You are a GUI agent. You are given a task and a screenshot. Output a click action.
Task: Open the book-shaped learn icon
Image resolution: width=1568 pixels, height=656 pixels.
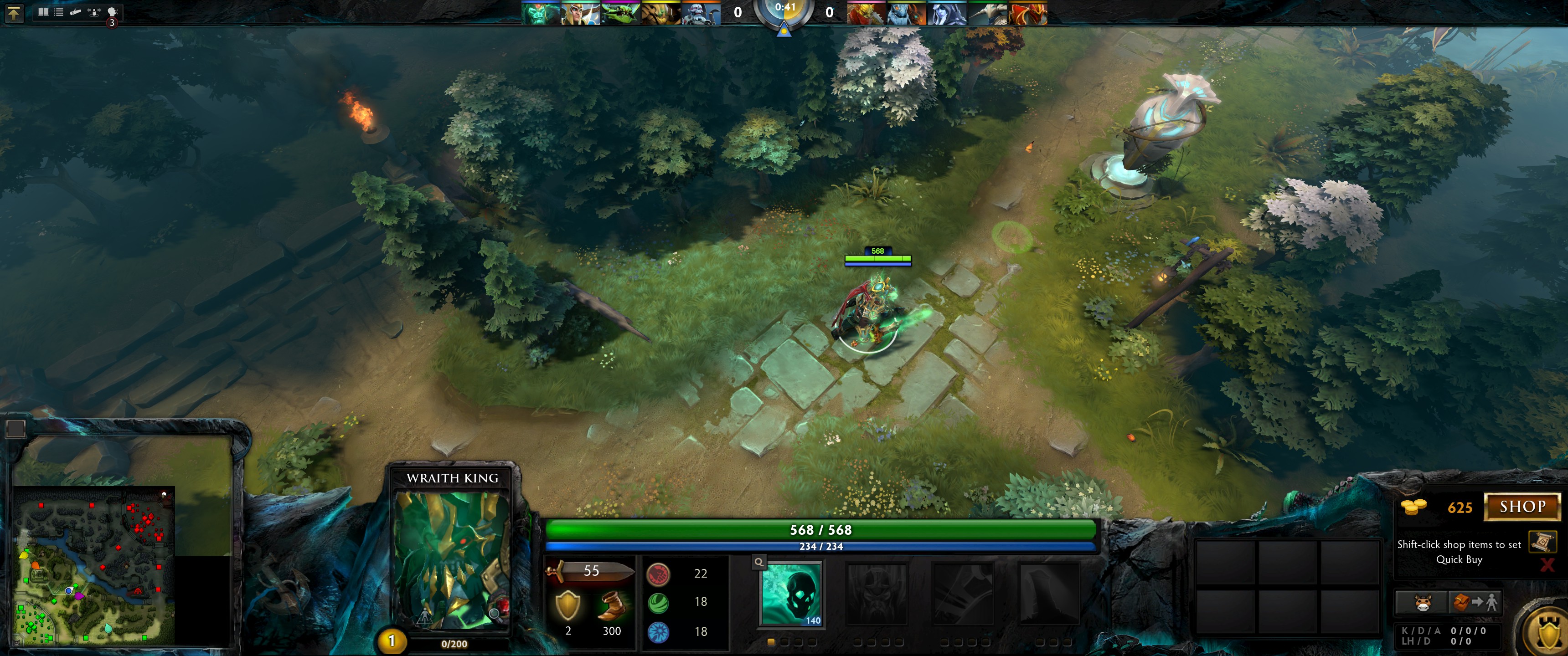(x=43, y=11)
